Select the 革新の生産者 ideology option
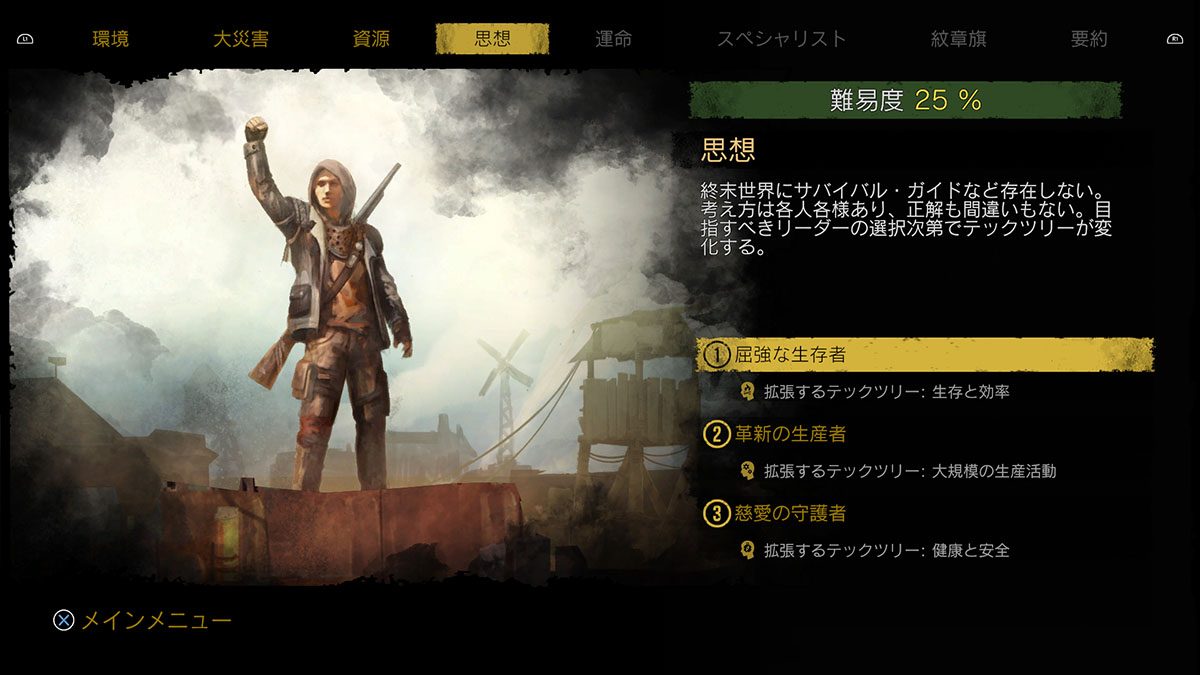The image size is (1200, 675). point(790,434)
